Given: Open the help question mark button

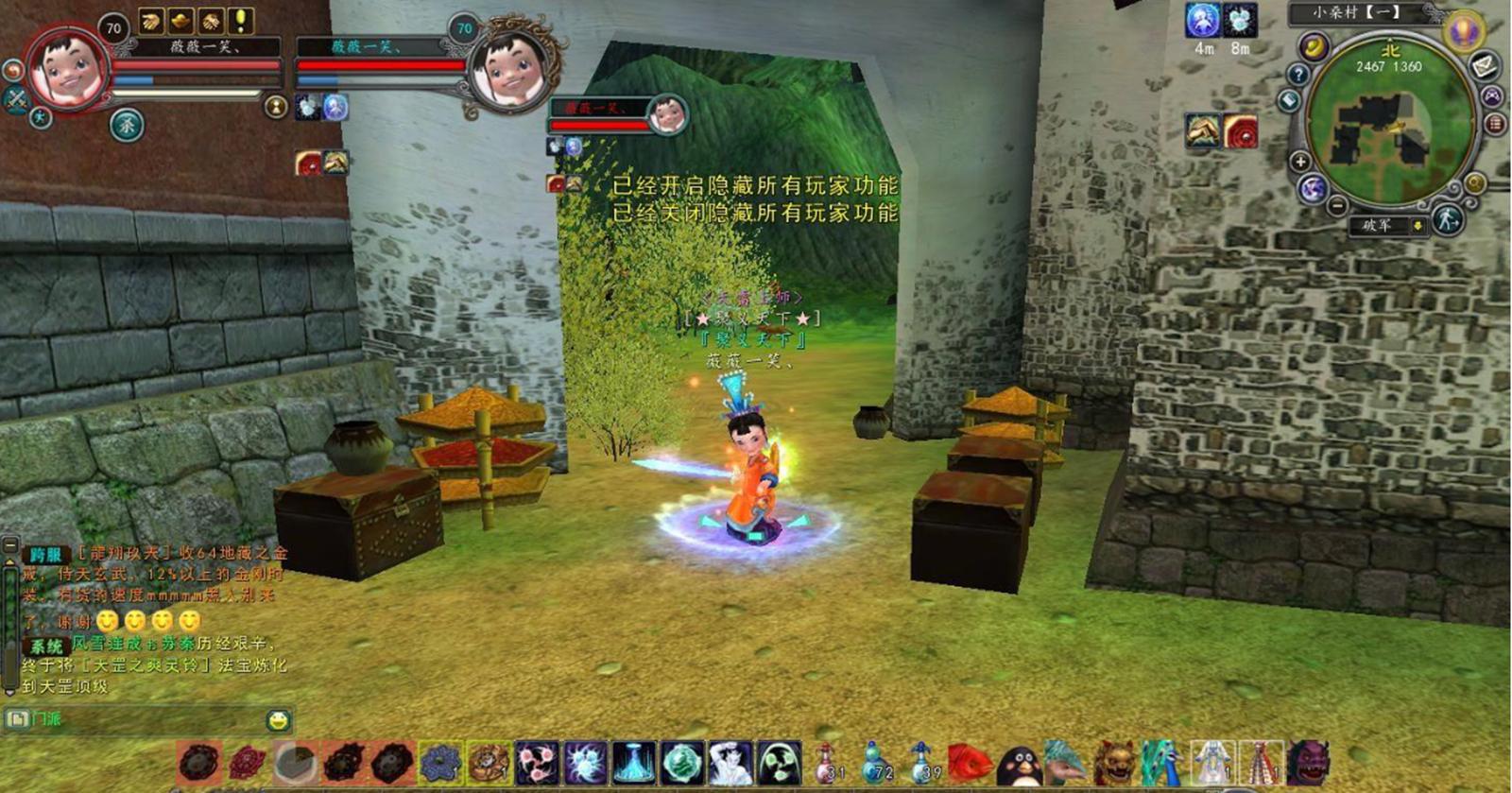Looking at the screenshot, I should (x=1298, y=74).
